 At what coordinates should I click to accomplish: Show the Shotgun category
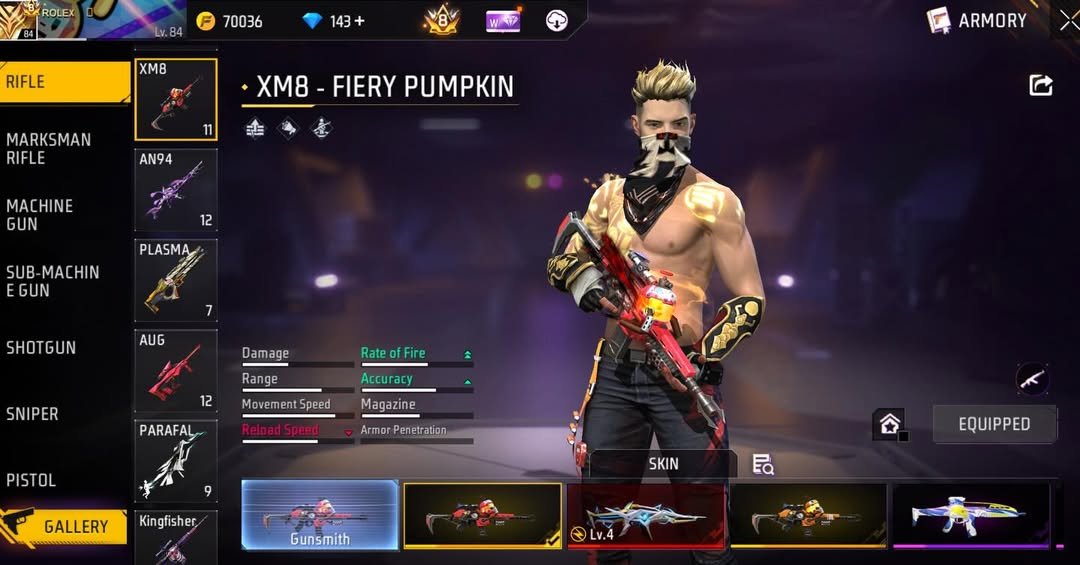coord(60,347)
